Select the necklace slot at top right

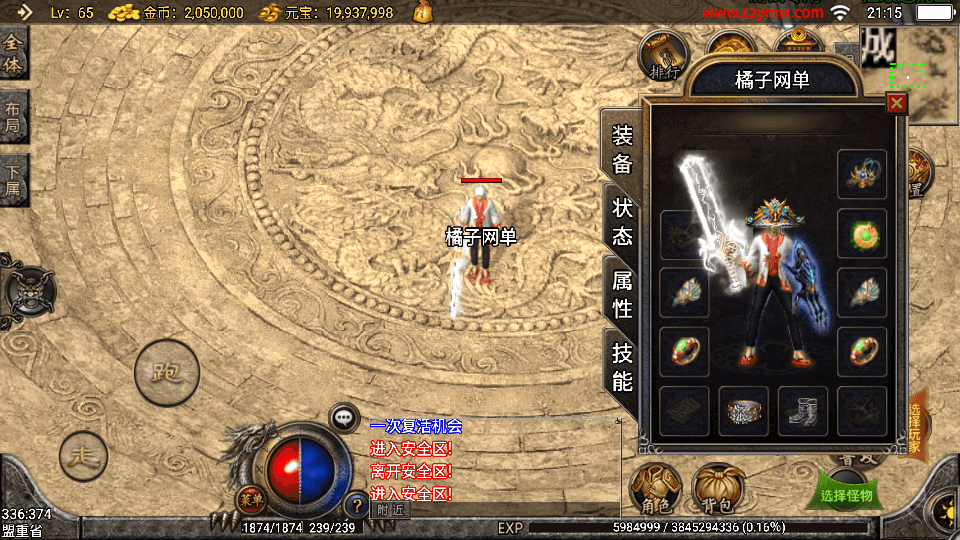pyautogui.click(x=862, y=174)
